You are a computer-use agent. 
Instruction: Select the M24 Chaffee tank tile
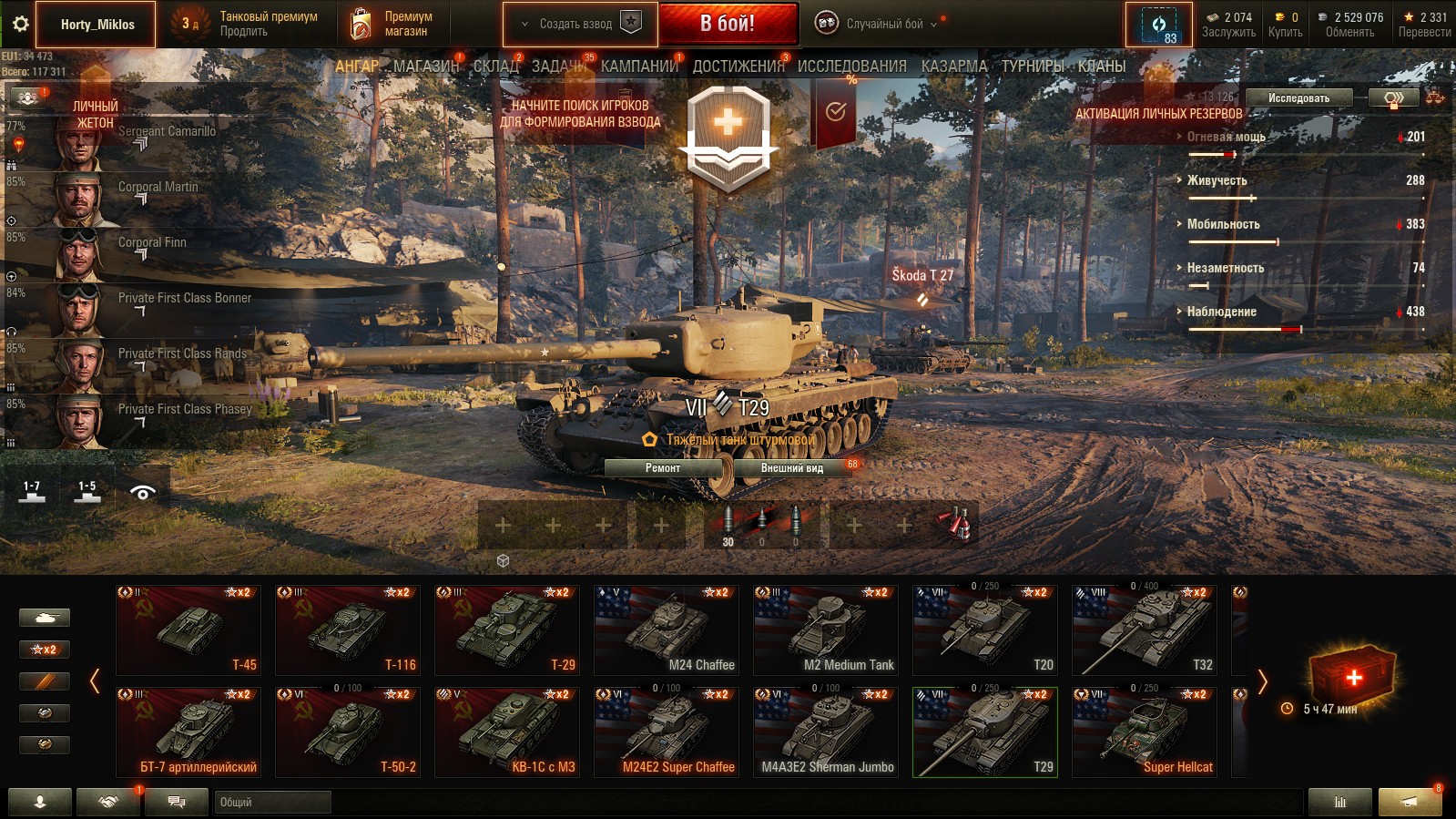[667, 630]
